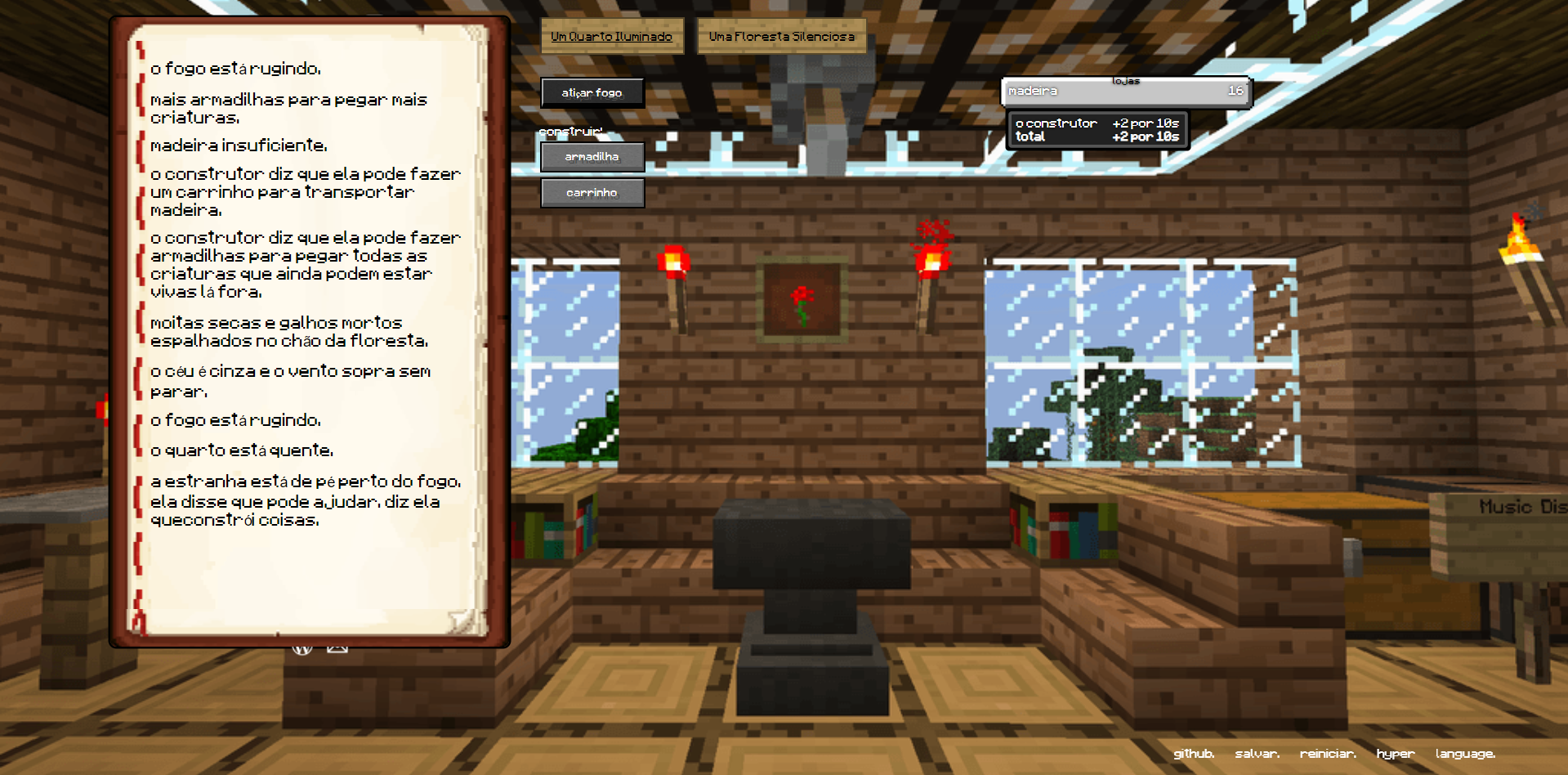Click the journal entry about madeira insuficiente

pyautogui.click(x=237, y=146)
